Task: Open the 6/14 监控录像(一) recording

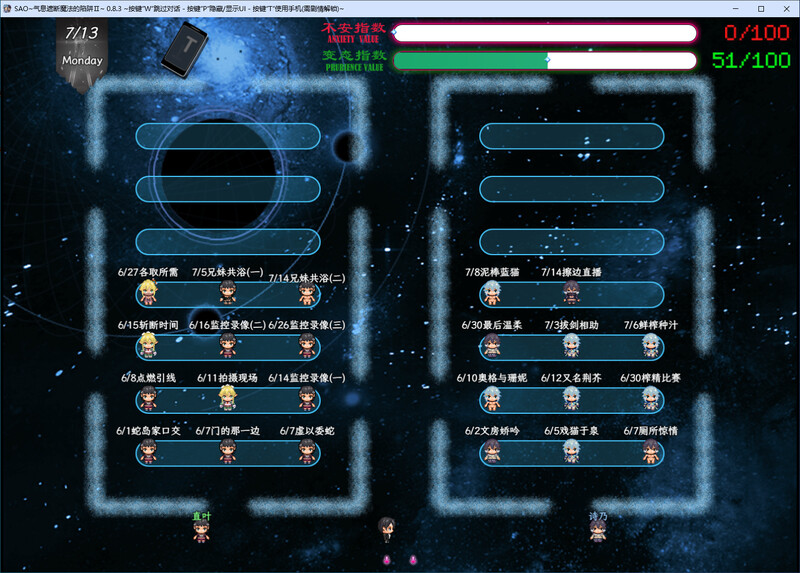Action: [307, 399]
